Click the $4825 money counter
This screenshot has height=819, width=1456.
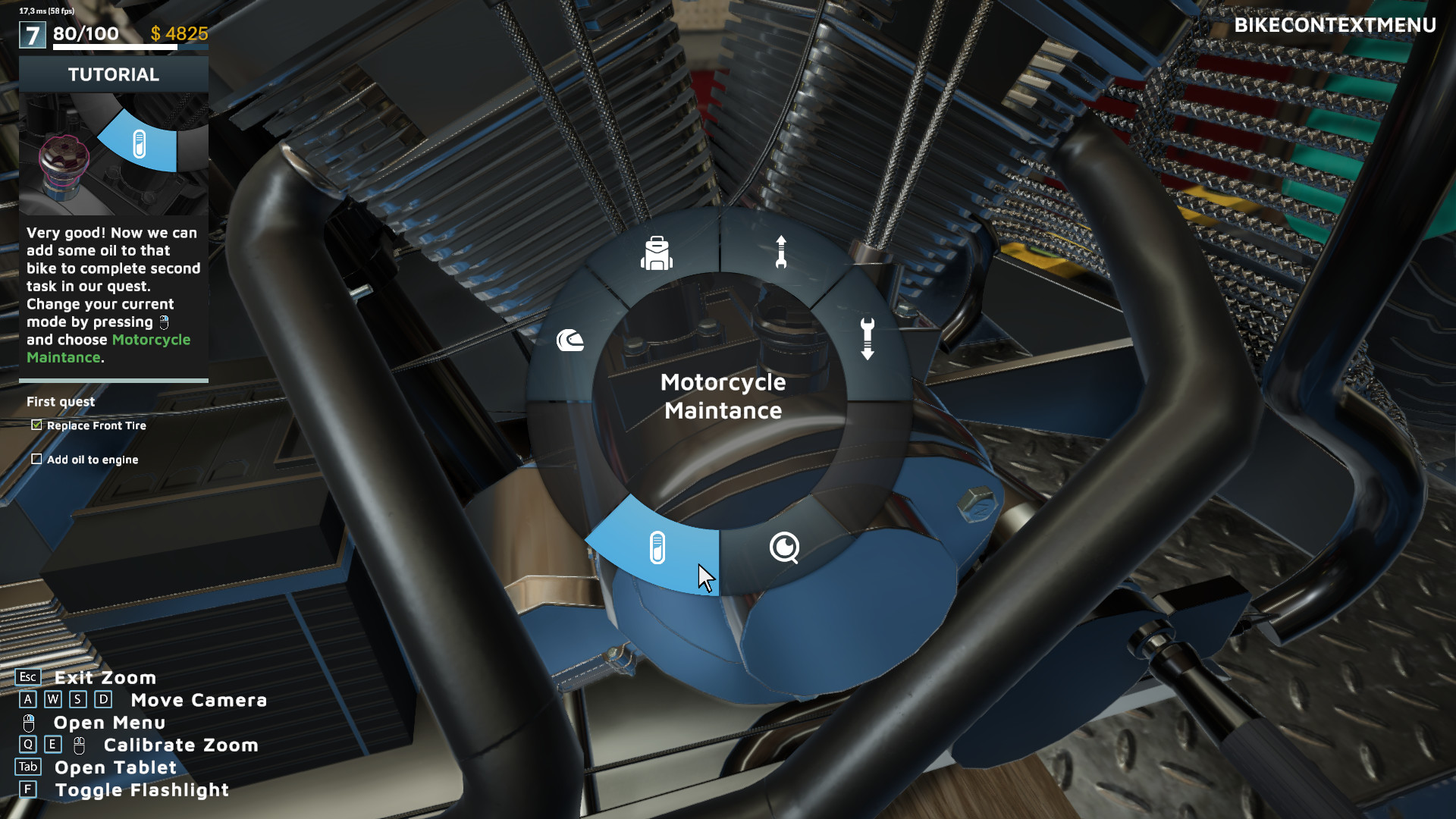(x=179, y=33)
